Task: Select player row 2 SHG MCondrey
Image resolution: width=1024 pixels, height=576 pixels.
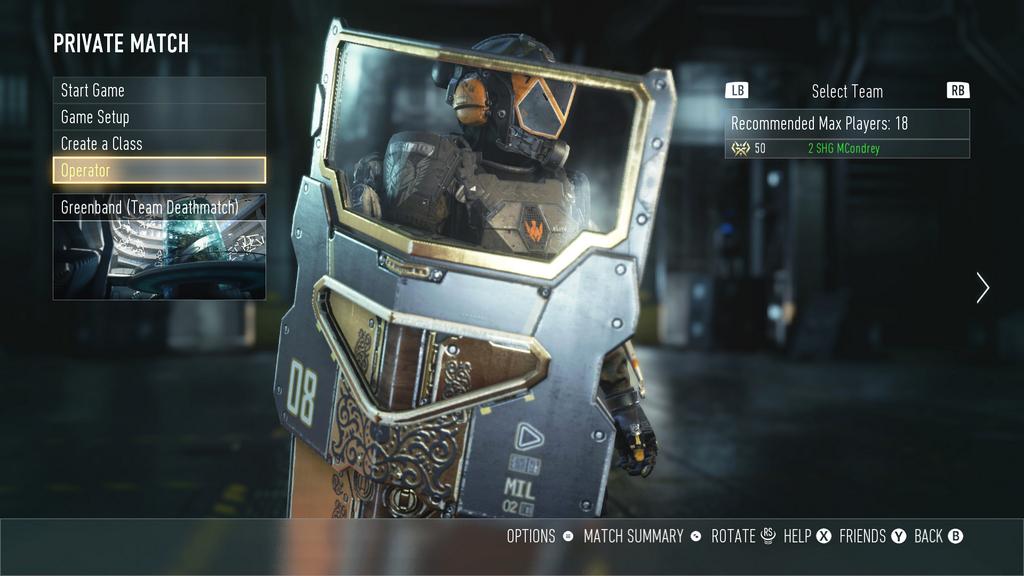Action: (846, 149)
